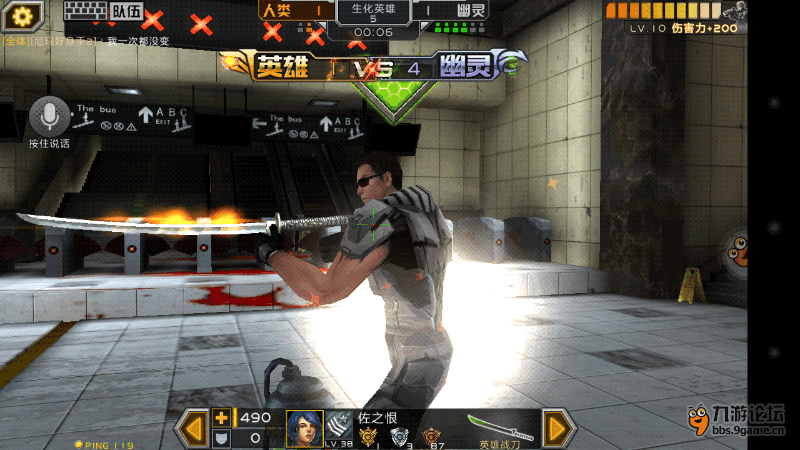Open the keyboard chat input
The image size is (800, 450).
pos(84,12)
